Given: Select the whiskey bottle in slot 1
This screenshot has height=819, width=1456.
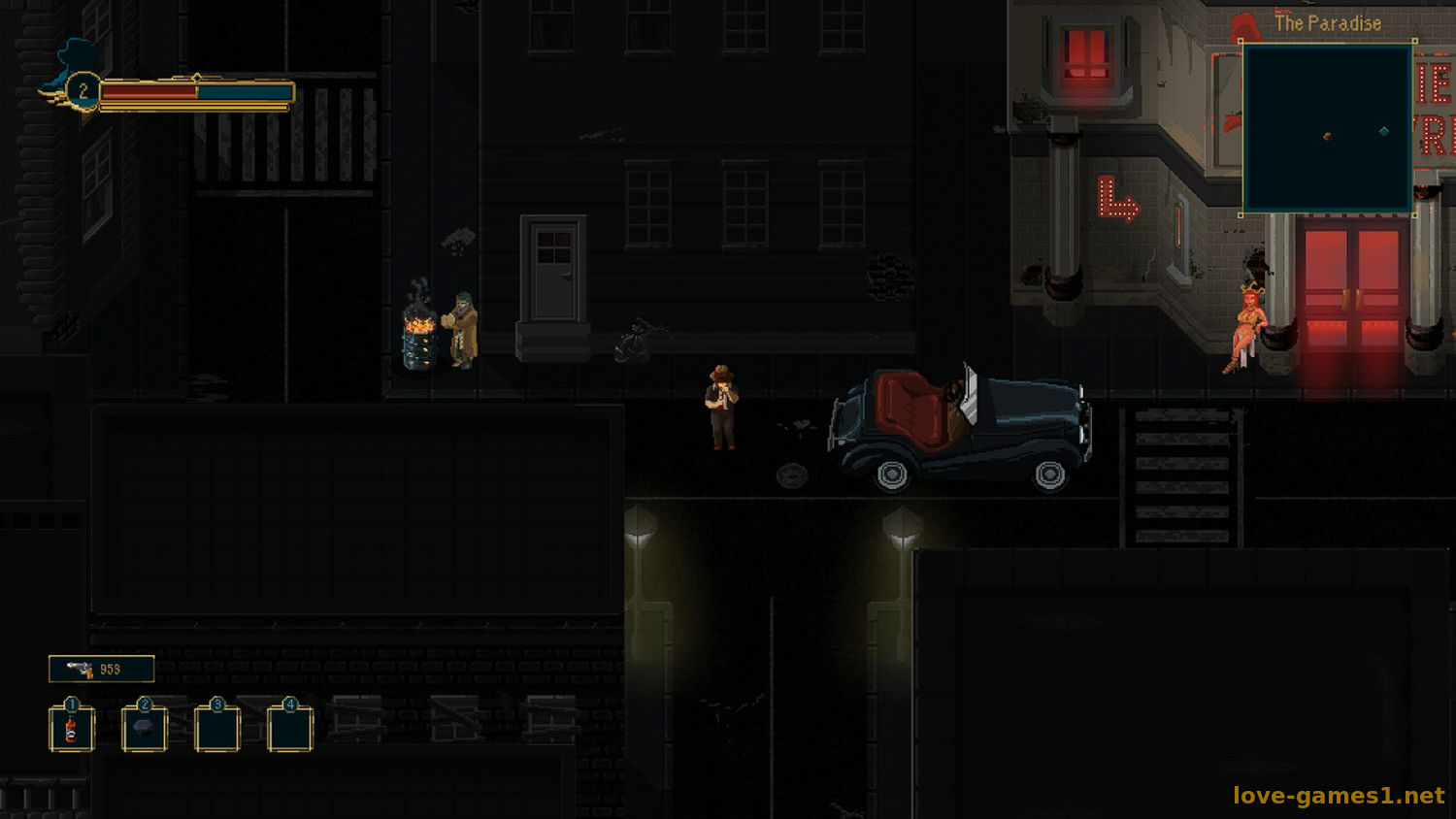Looking at the screenshot, I should pyautogui.click(x=71, y=730).
